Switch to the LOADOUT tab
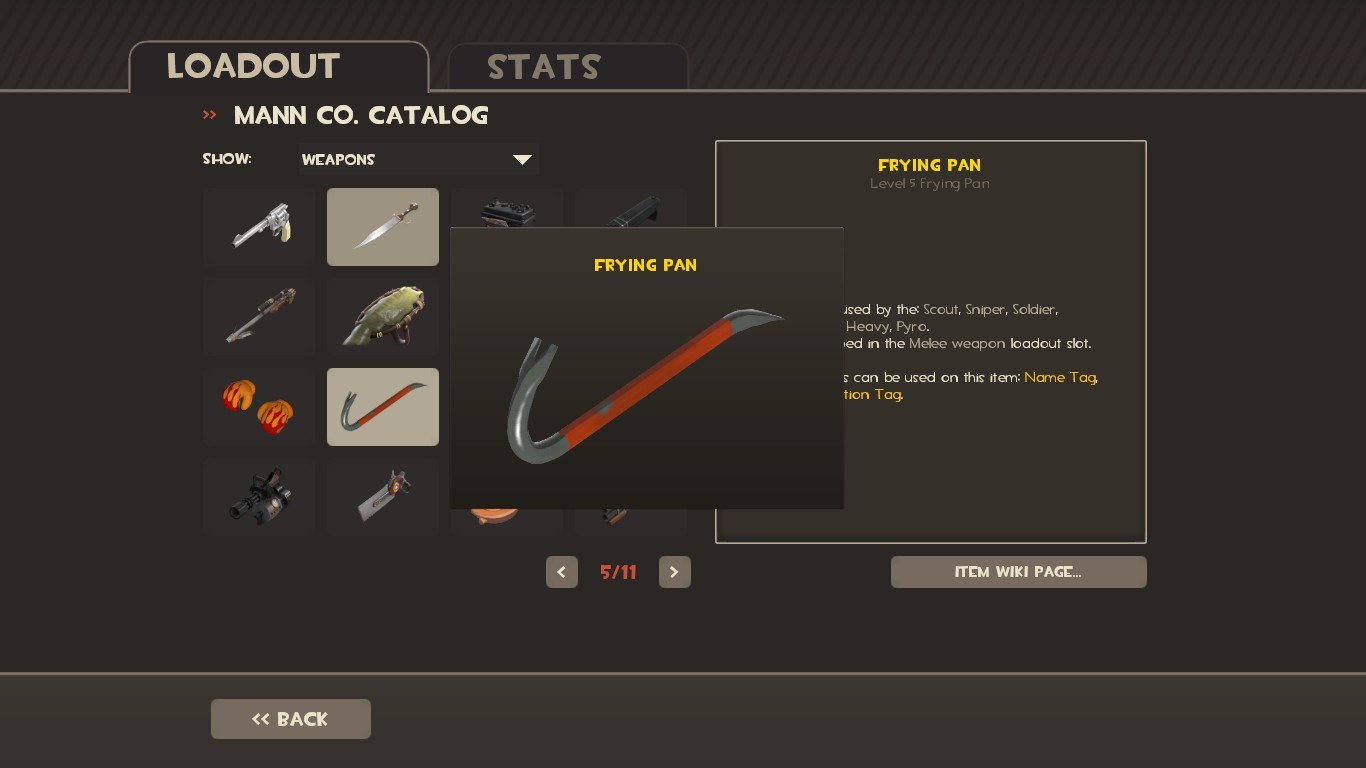 tap(253, 67)
